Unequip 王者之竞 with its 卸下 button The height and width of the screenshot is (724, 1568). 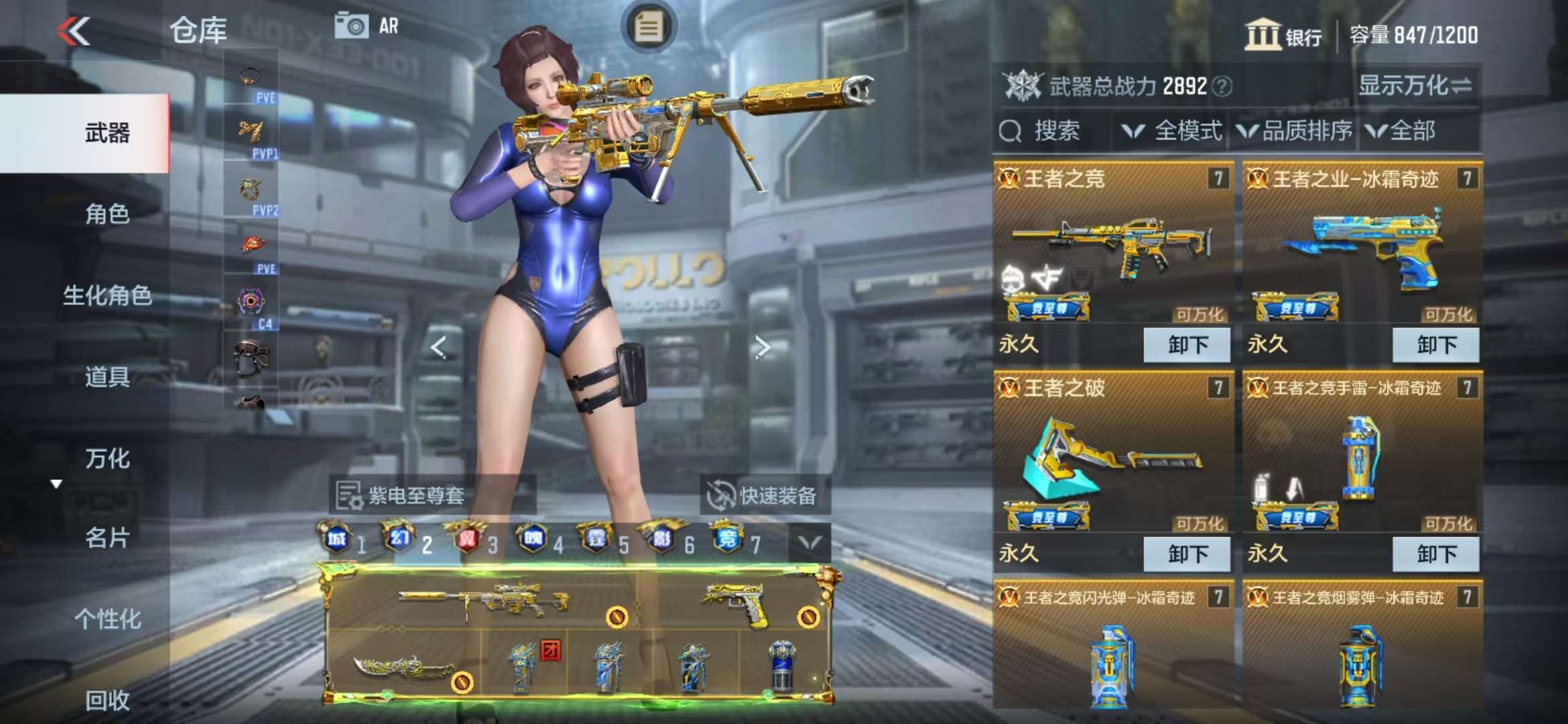pyautogui.click(x=1187, y=345)
